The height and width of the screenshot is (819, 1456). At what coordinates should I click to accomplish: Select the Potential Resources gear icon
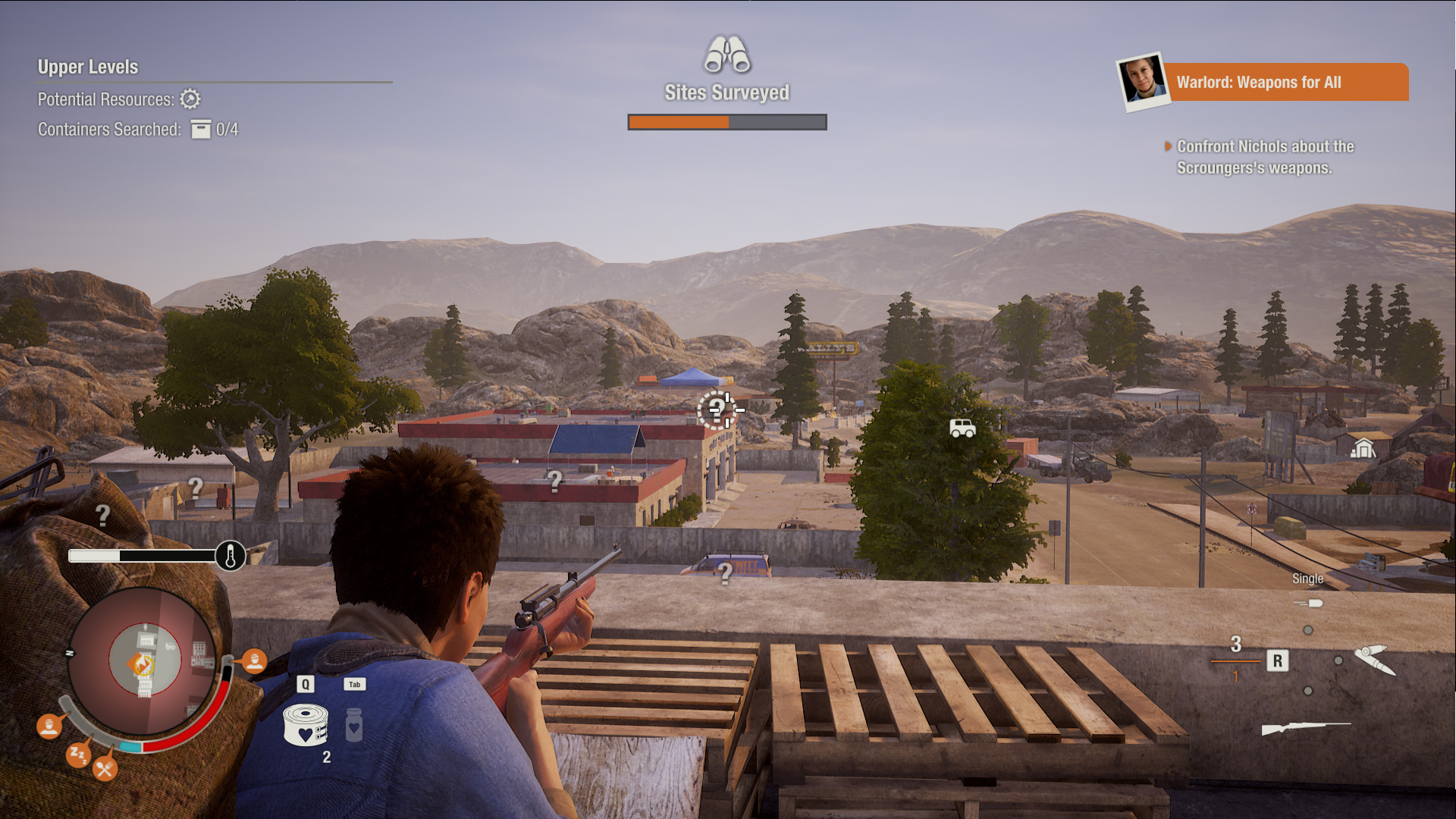[x=190, y=99]
